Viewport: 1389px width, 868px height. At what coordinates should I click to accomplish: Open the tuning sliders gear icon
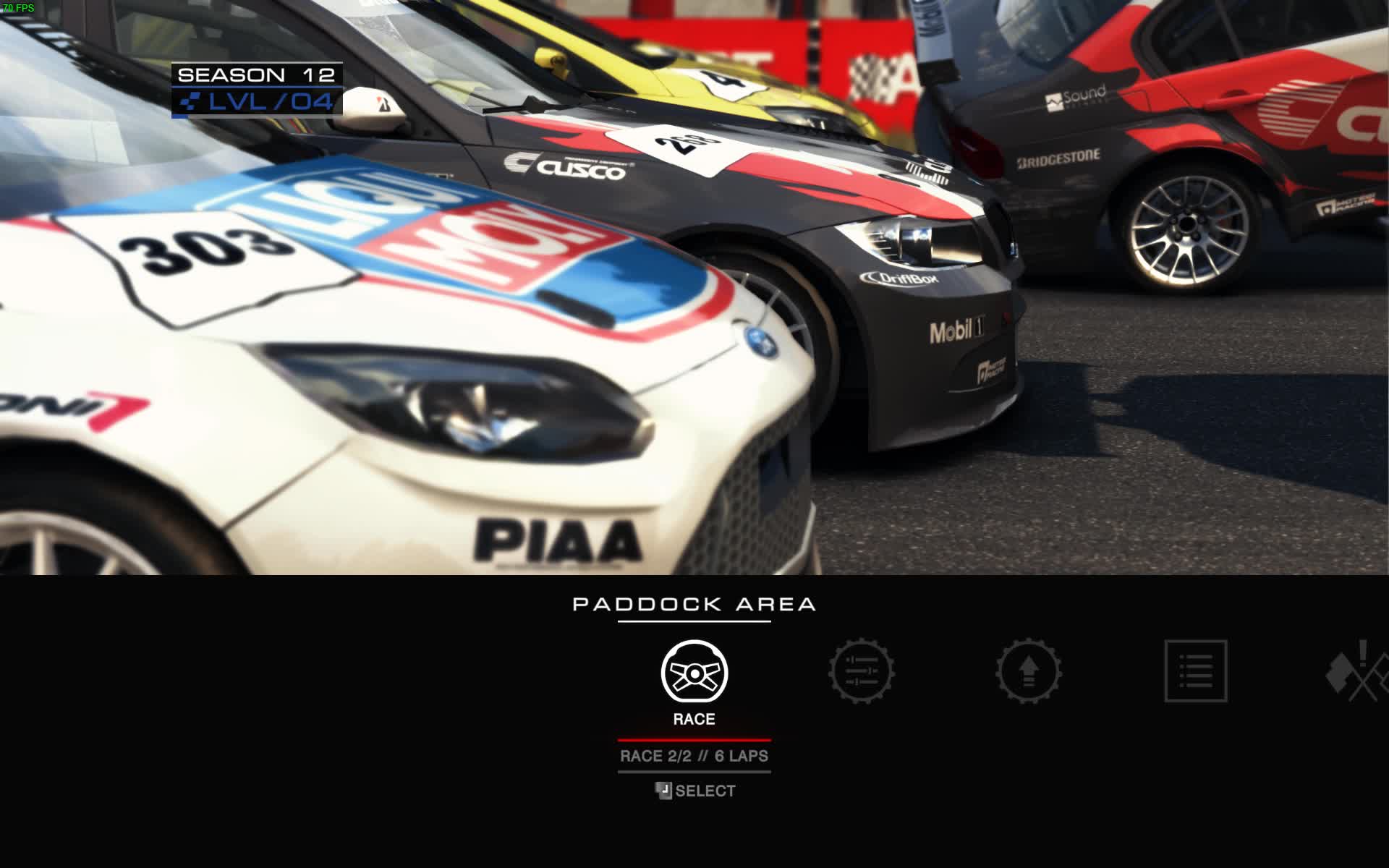click(x=861, y=671)
